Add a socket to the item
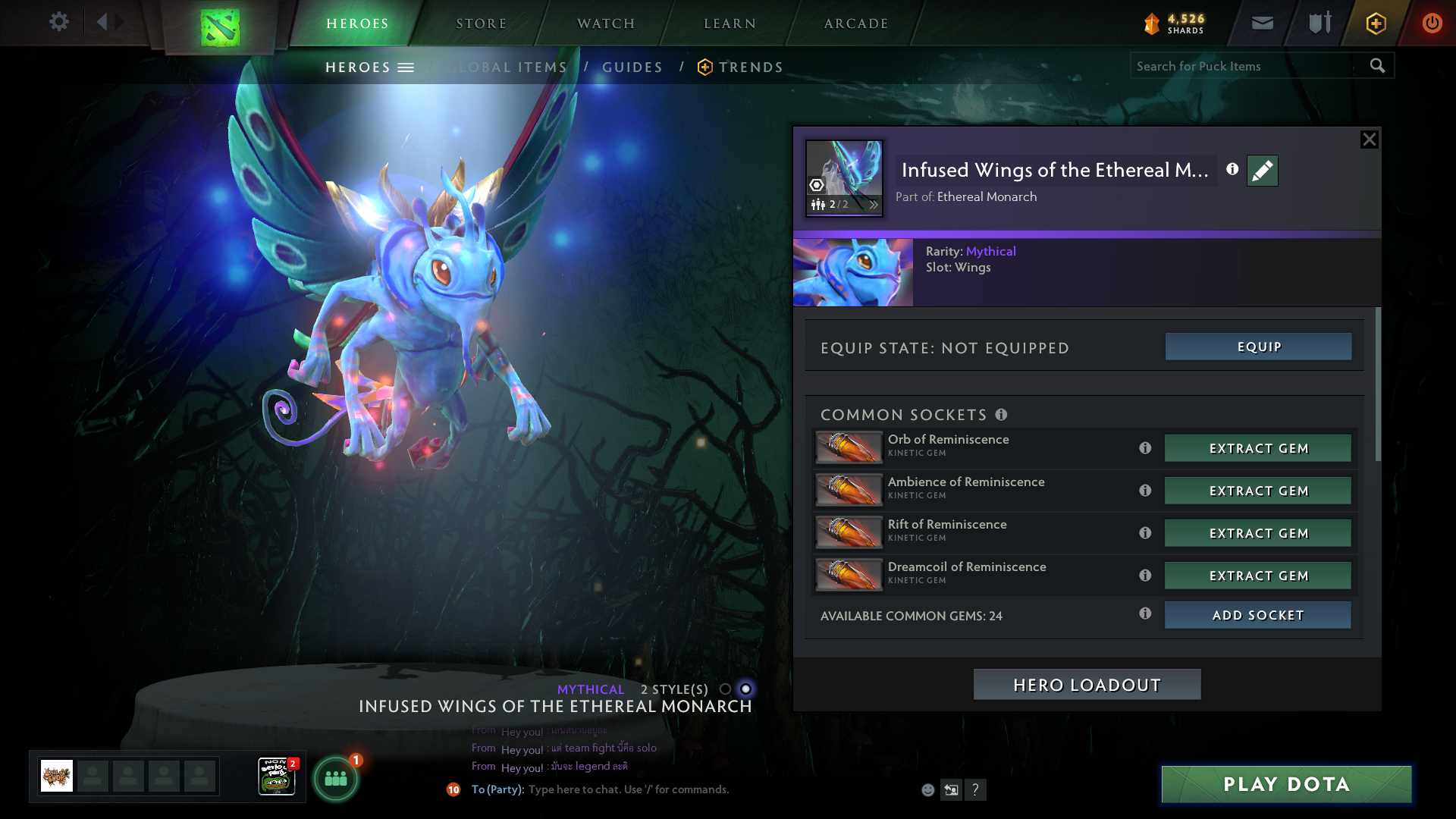 click(x=1258, y=615)
